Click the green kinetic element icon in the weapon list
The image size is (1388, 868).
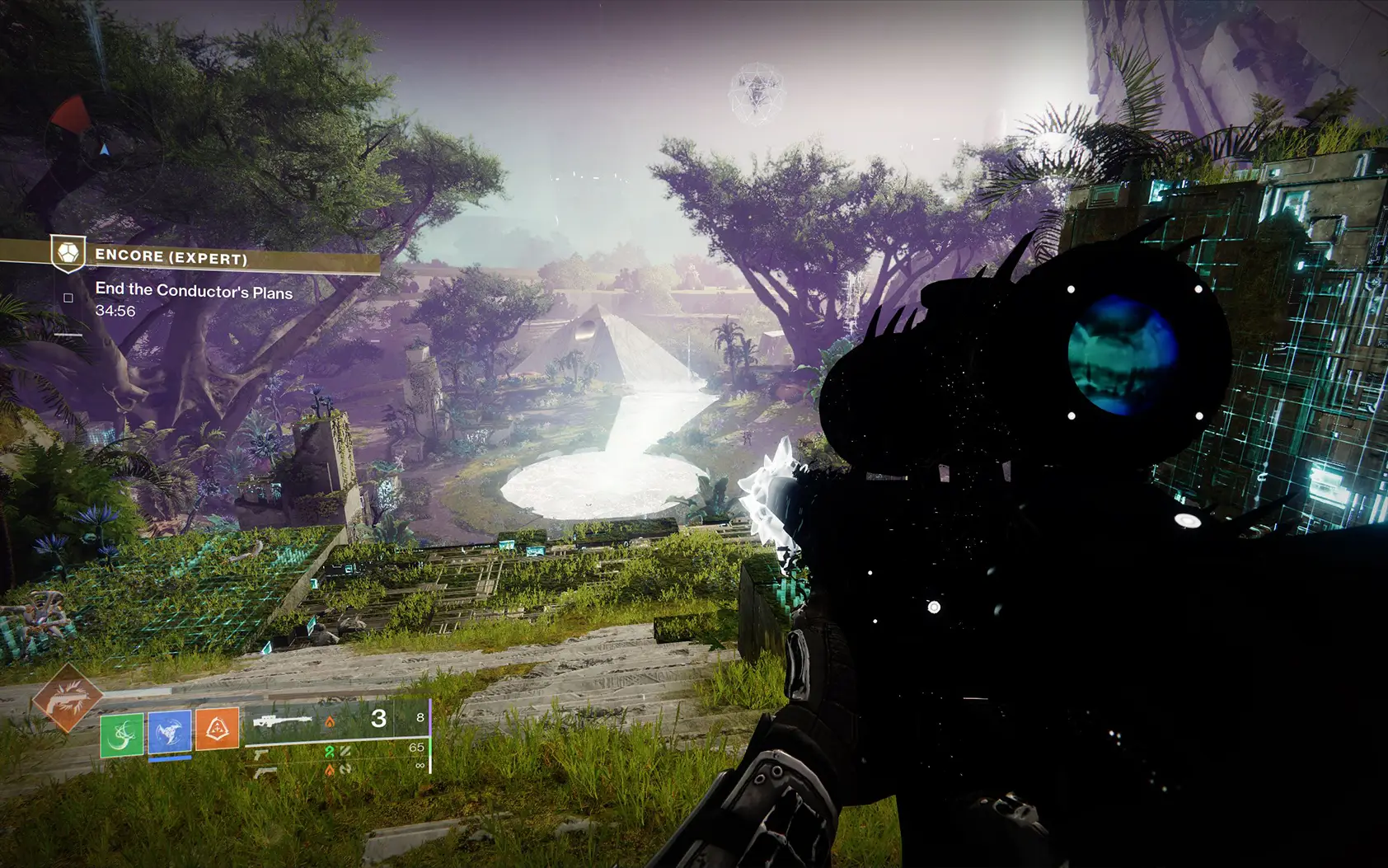point(329,751)
